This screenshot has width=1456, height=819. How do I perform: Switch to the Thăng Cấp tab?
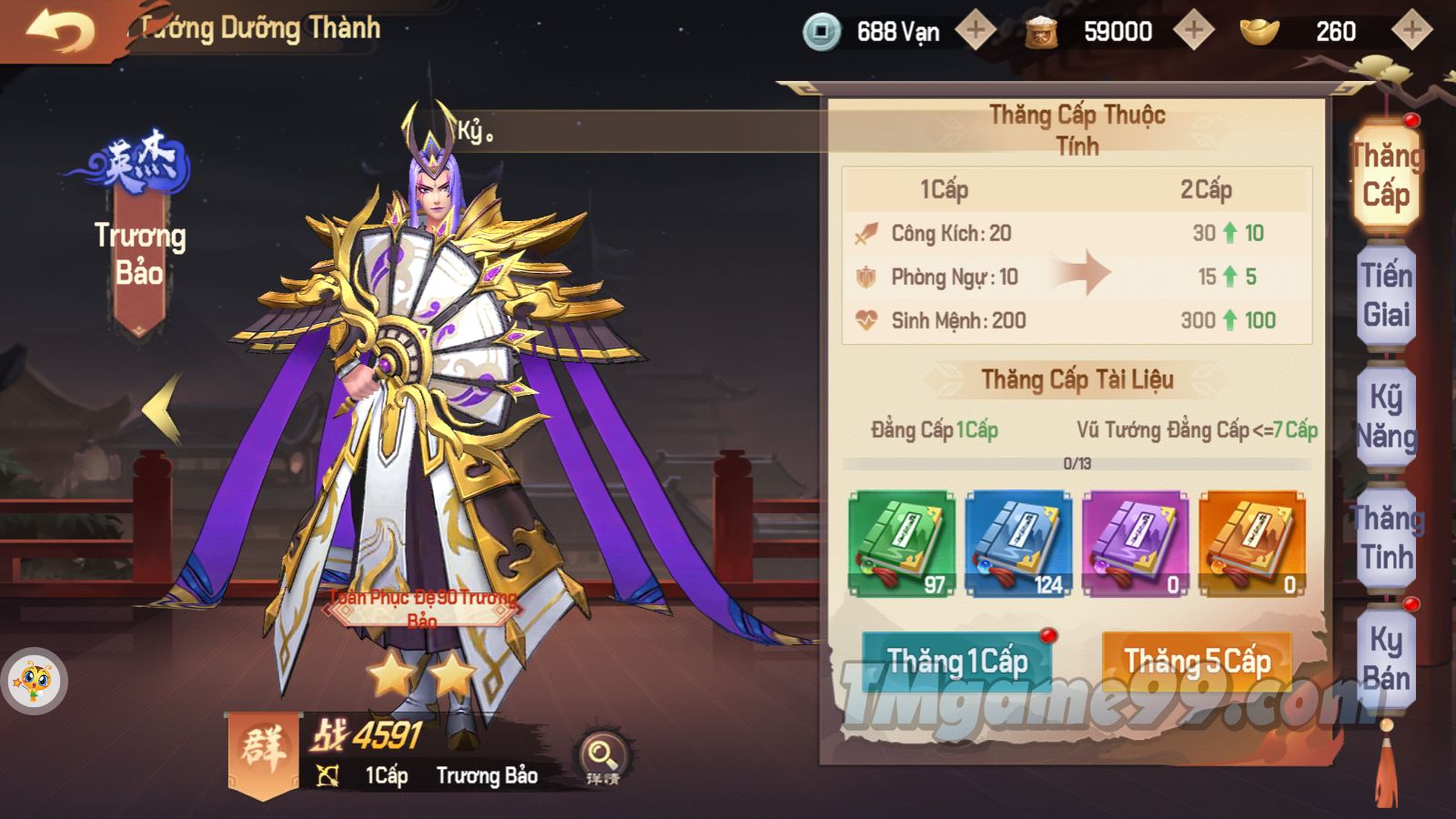(x=1386, y=175)
